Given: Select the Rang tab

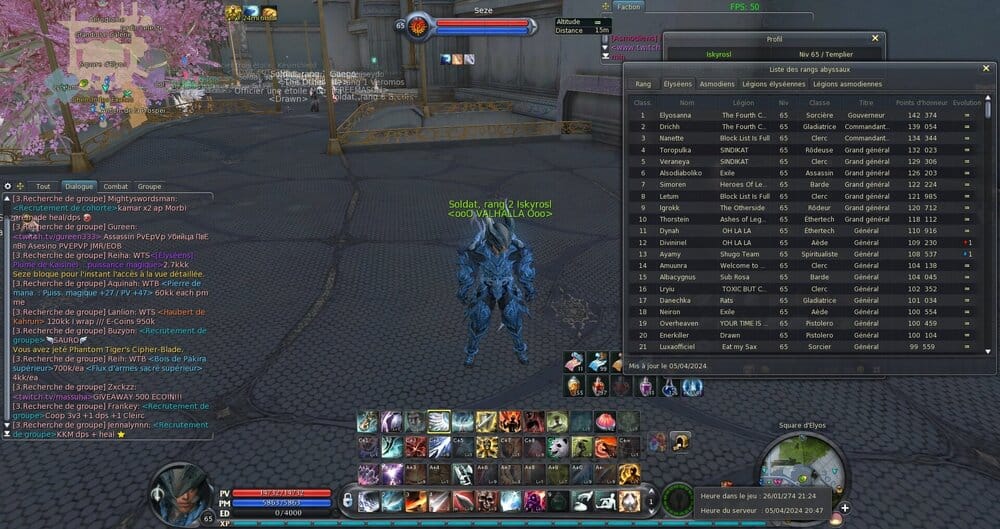Looking at the screenshot, I should click(643, 84).
